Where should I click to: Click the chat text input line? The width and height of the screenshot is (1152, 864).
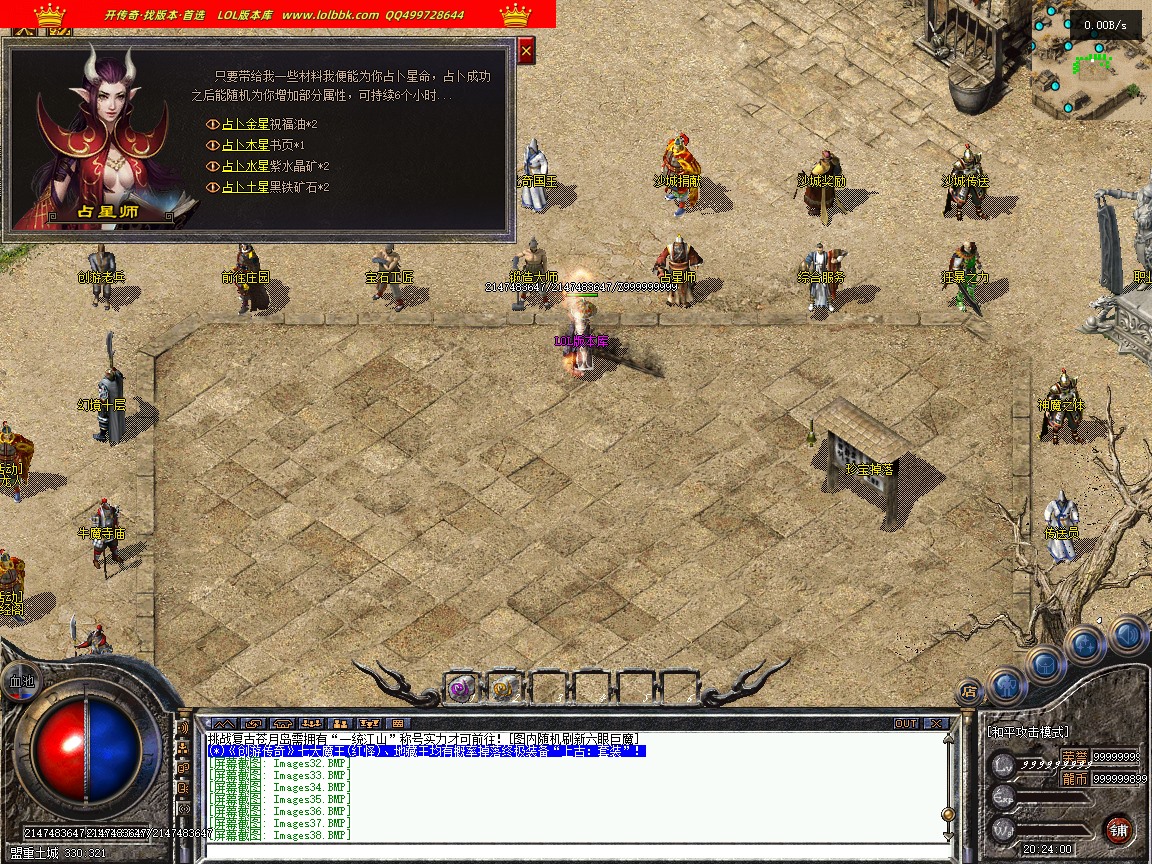[570, 851]
